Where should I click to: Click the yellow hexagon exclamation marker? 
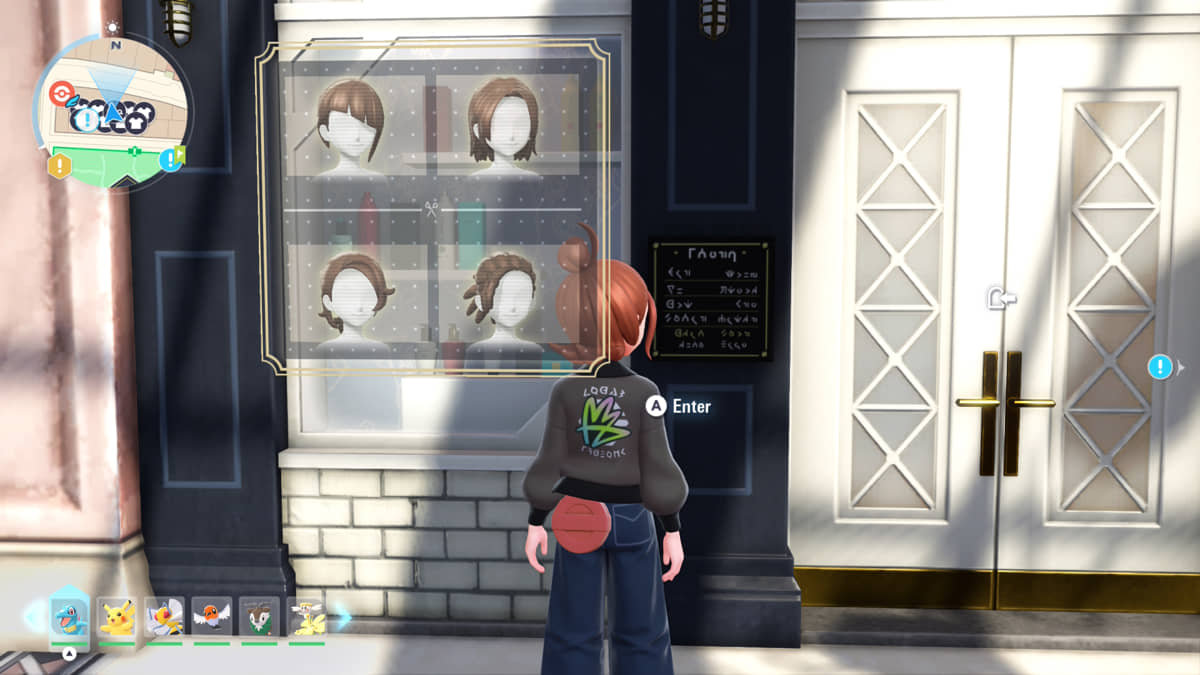click(x=60, y=165)
